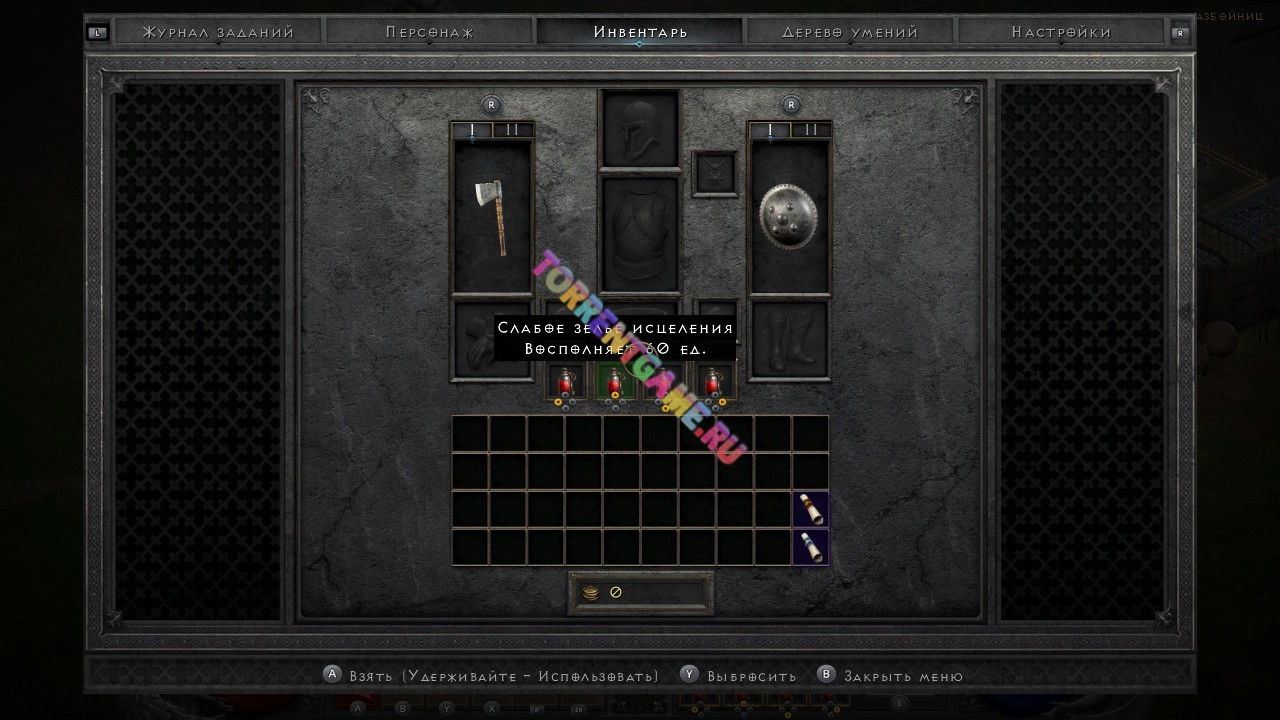Switch to the Персонаж tab

[x=430, y=32]
